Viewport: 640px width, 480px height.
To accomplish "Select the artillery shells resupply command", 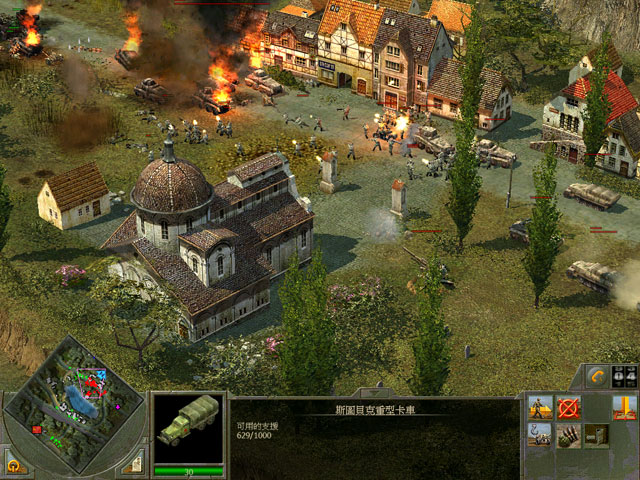I will 569,436.
